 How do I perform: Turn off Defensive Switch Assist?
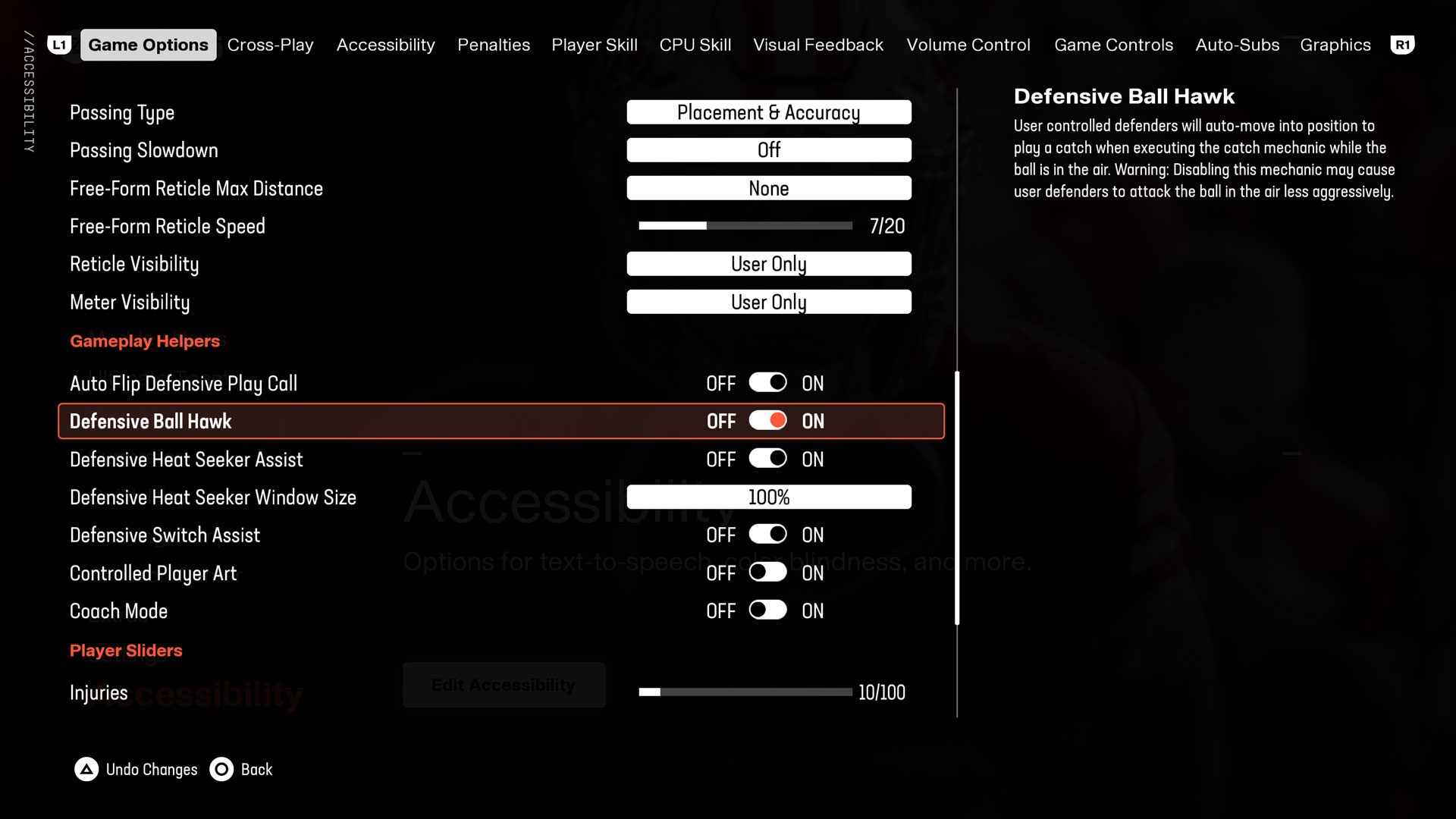click(x=767, y=534)
